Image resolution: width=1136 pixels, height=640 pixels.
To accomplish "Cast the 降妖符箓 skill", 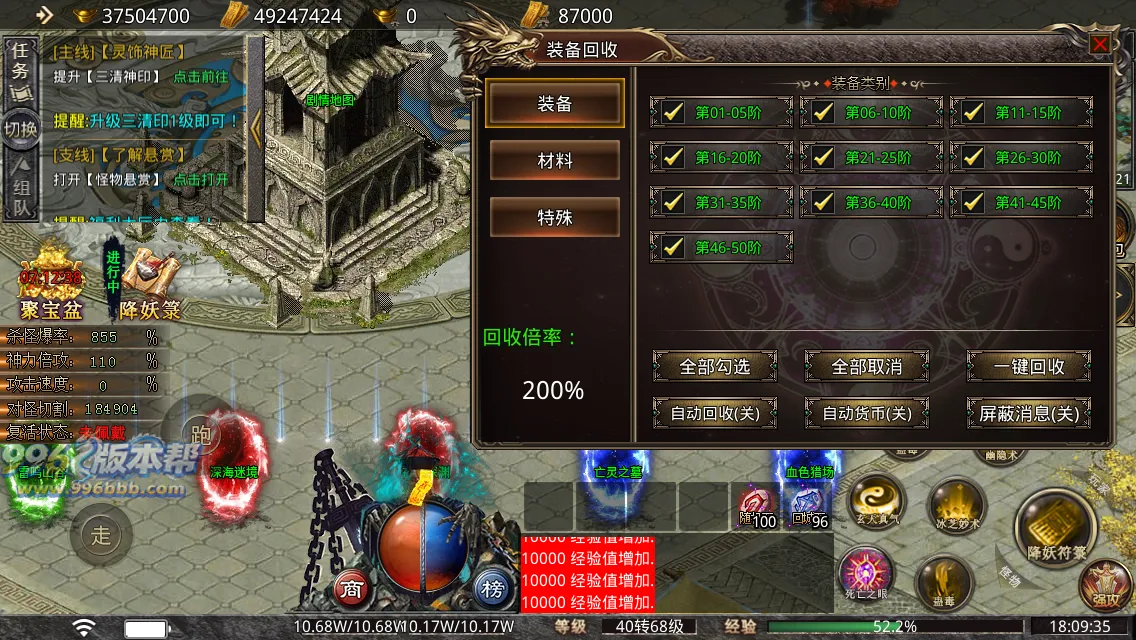I will [x=1056, y=528].
